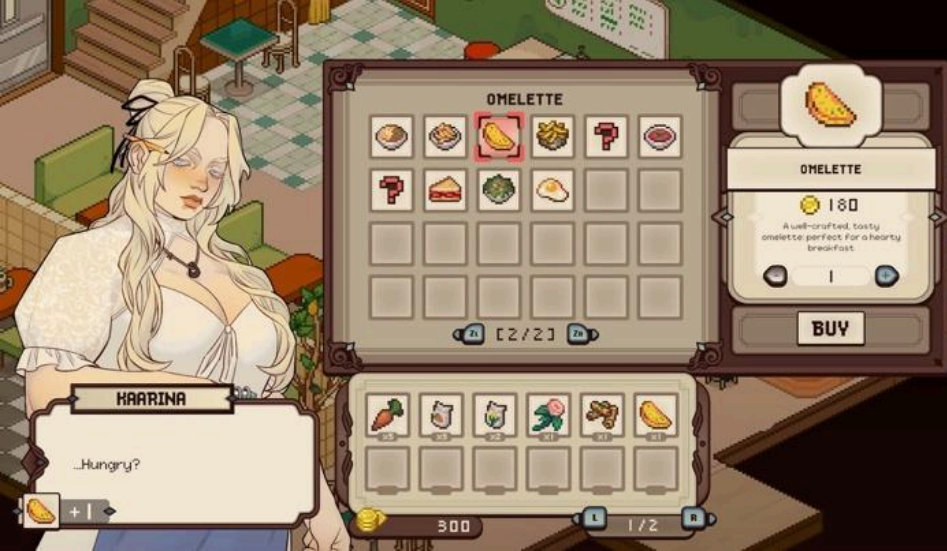Decrease purchase quantity with the minus button
The image size is (947, 551).
click(x=775, y=276)
